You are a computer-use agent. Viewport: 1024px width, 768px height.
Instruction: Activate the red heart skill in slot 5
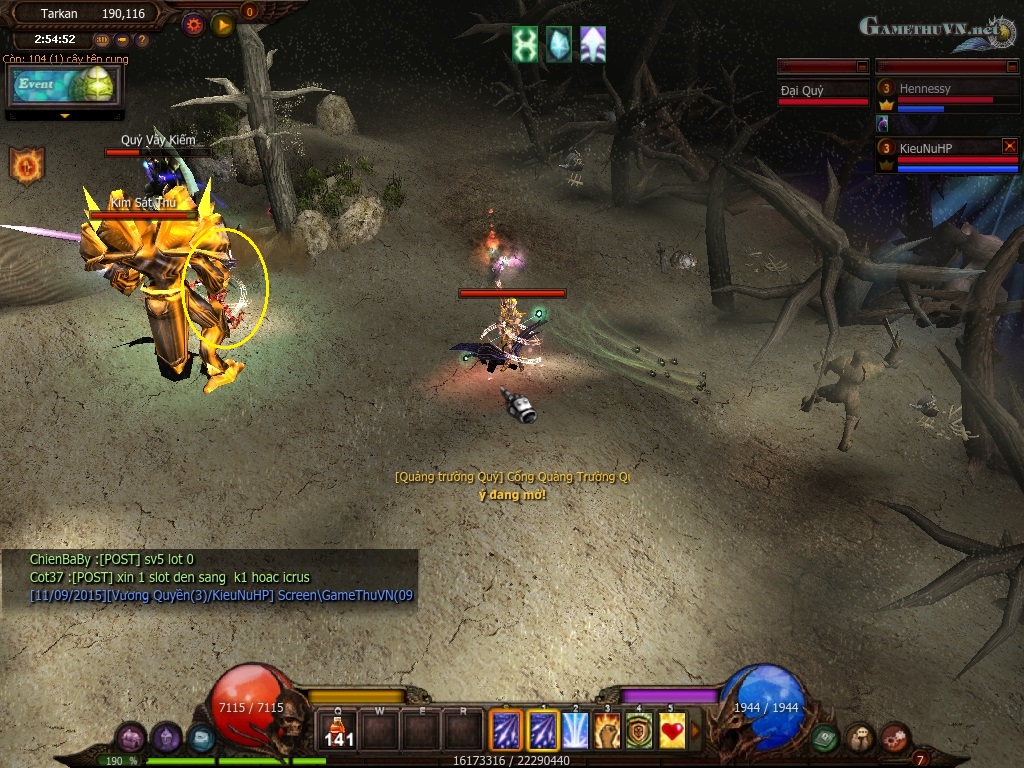(x=673, y=731)
